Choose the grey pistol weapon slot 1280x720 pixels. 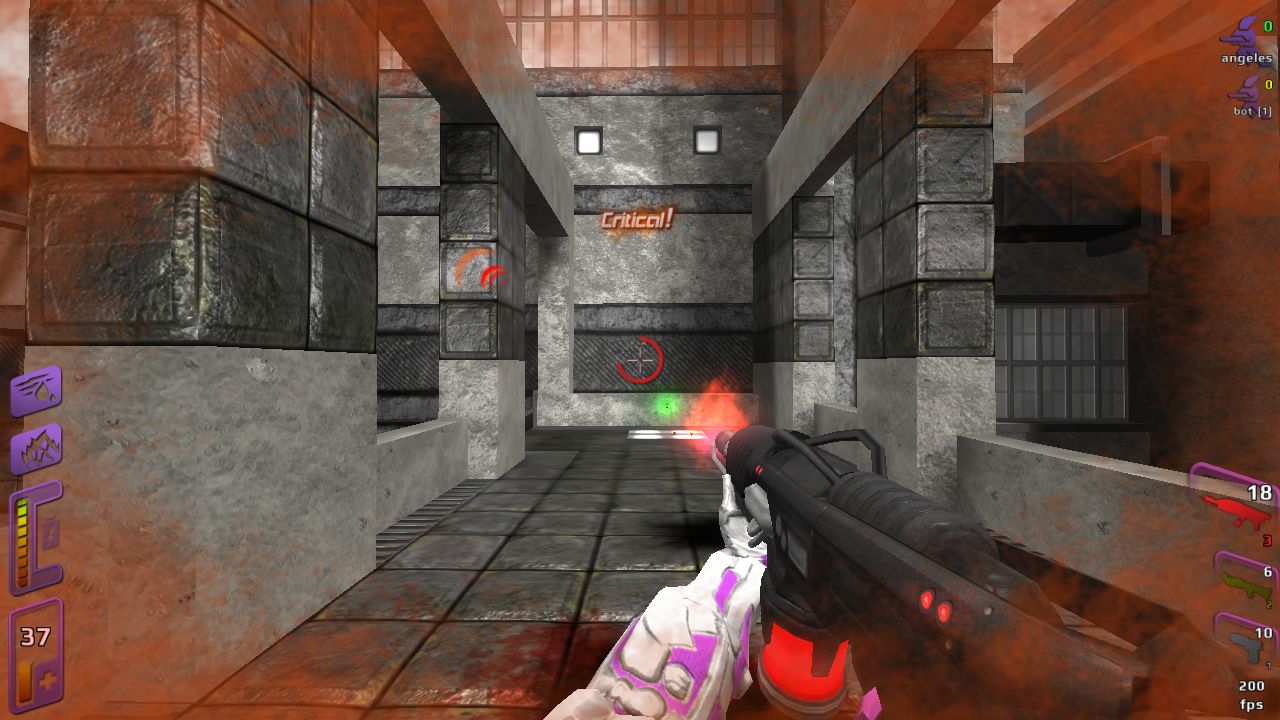click(1245, 644)
